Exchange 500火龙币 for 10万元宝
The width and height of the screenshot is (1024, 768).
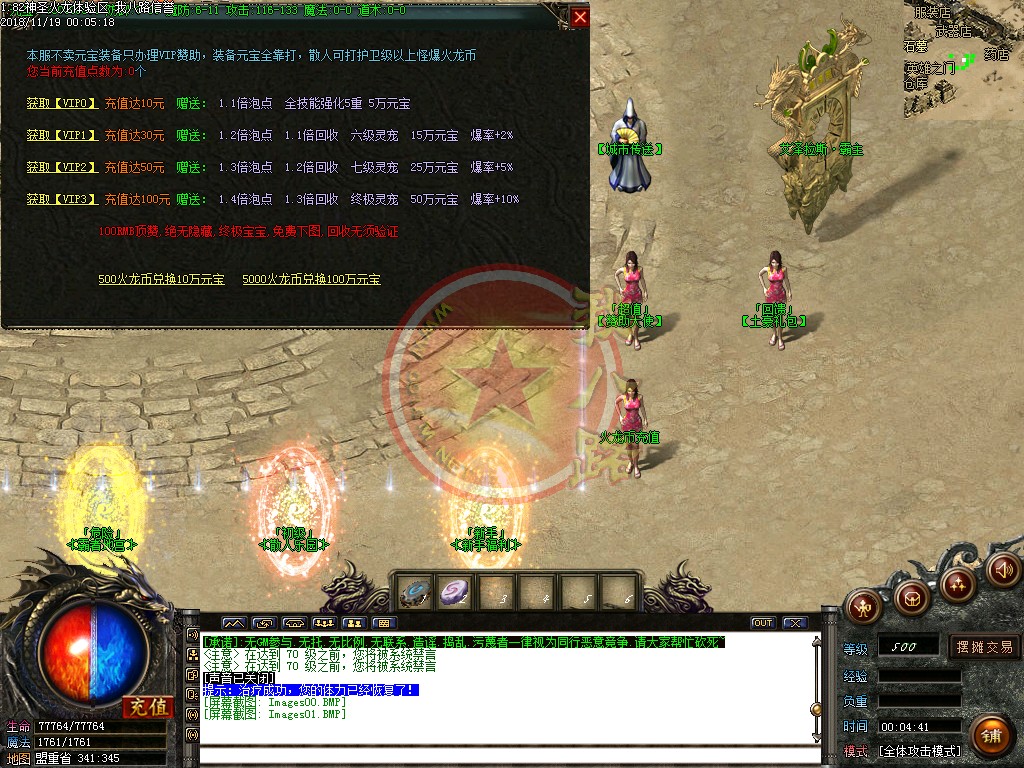click(x=161, y=279)
